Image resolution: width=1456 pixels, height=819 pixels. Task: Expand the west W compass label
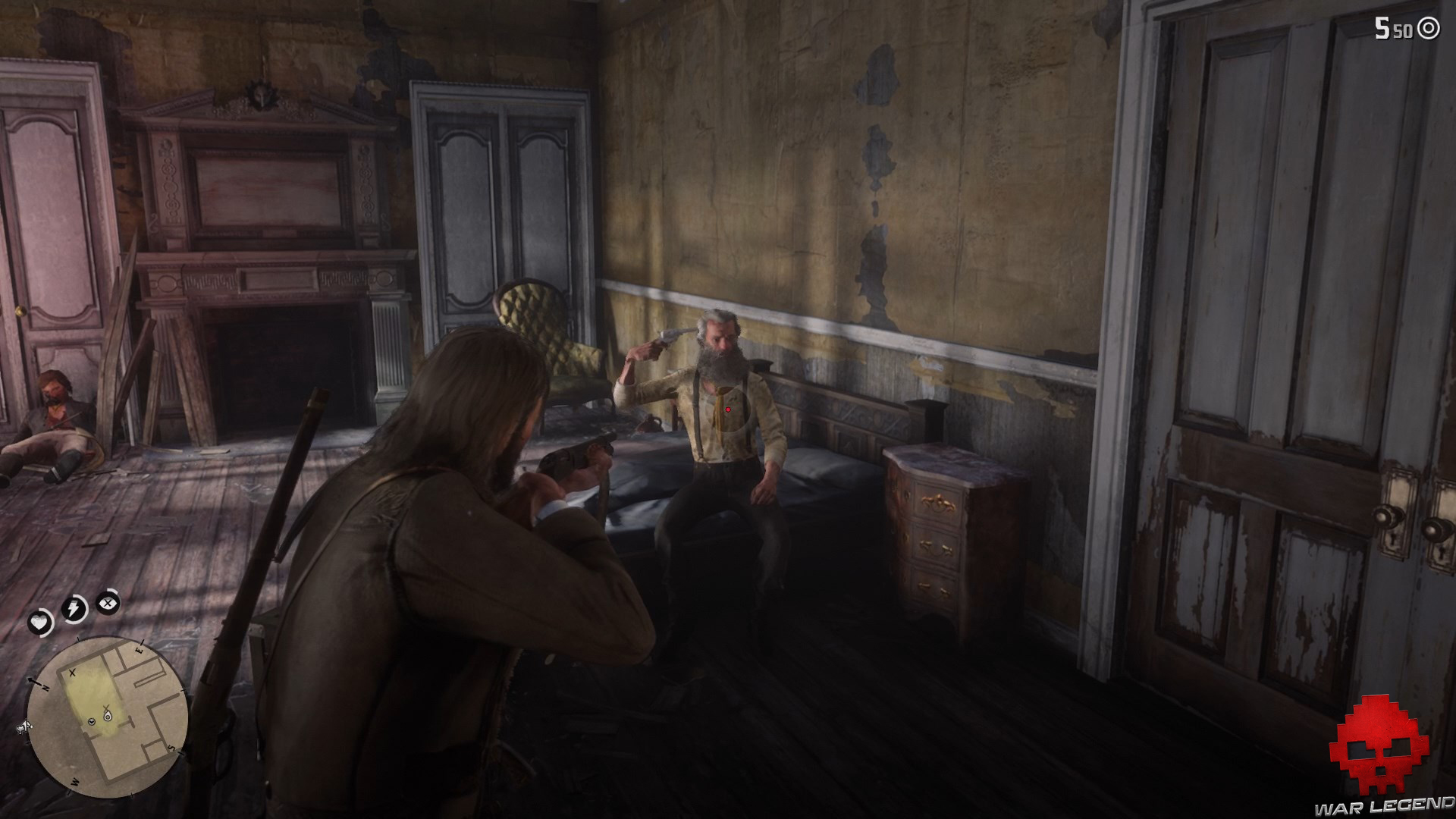(75, 781)
